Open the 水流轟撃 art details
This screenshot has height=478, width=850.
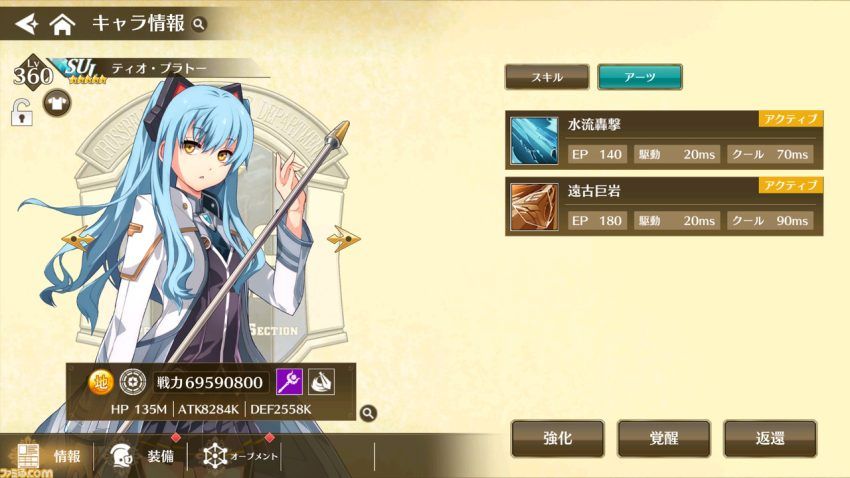[664, 140]
